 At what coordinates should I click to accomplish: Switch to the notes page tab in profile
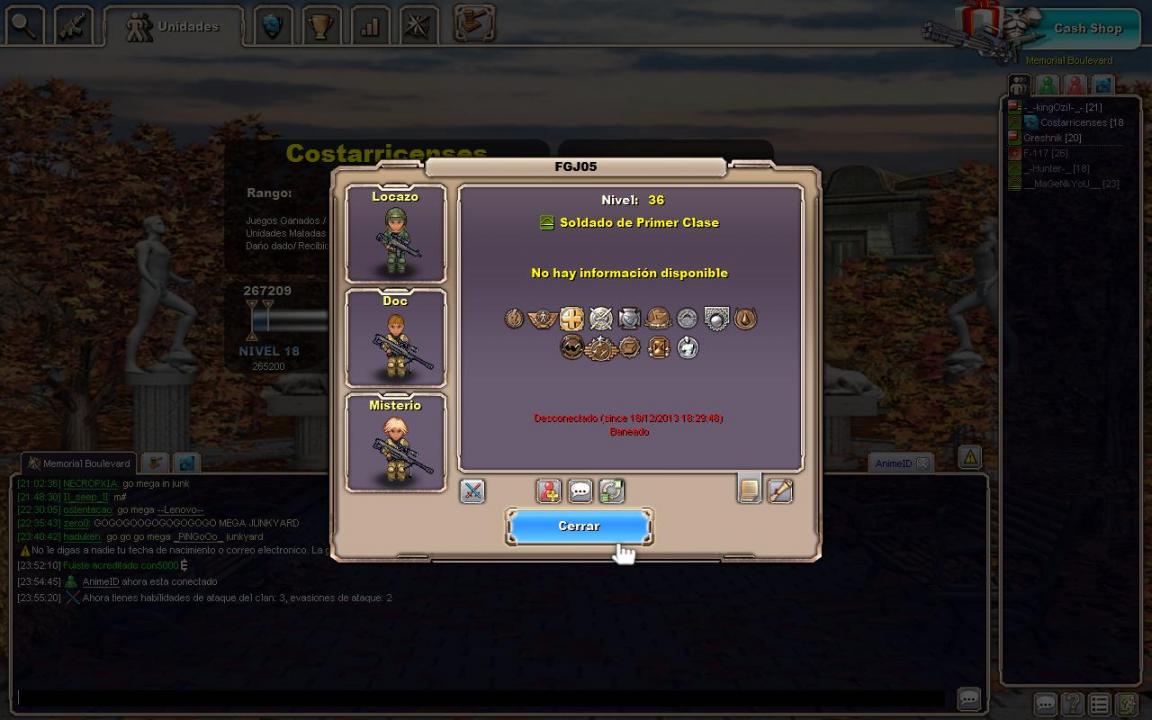pos(749,489)
